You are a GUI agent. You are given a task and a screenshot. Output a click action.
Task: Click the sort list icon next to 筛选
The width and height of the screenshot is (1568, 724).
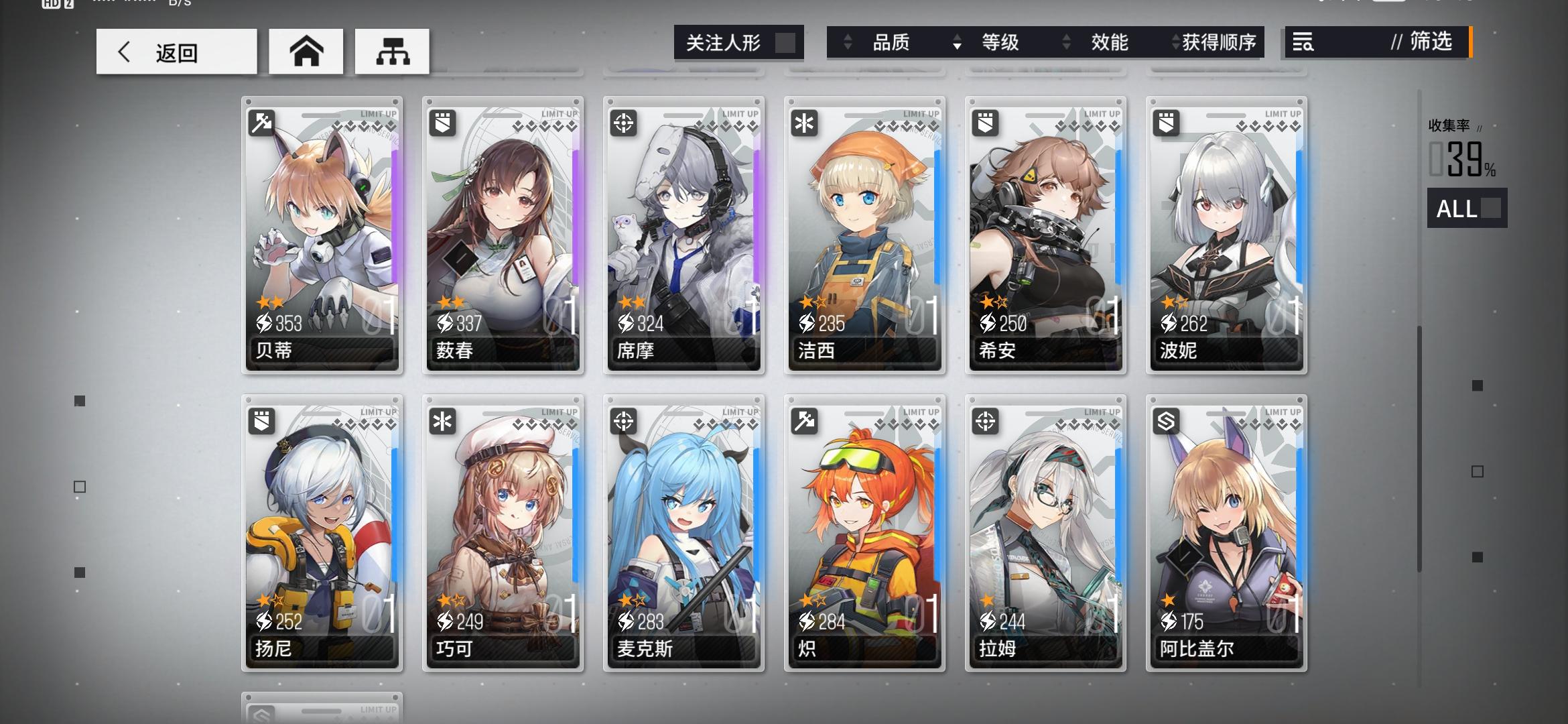tap(1303, 42)
